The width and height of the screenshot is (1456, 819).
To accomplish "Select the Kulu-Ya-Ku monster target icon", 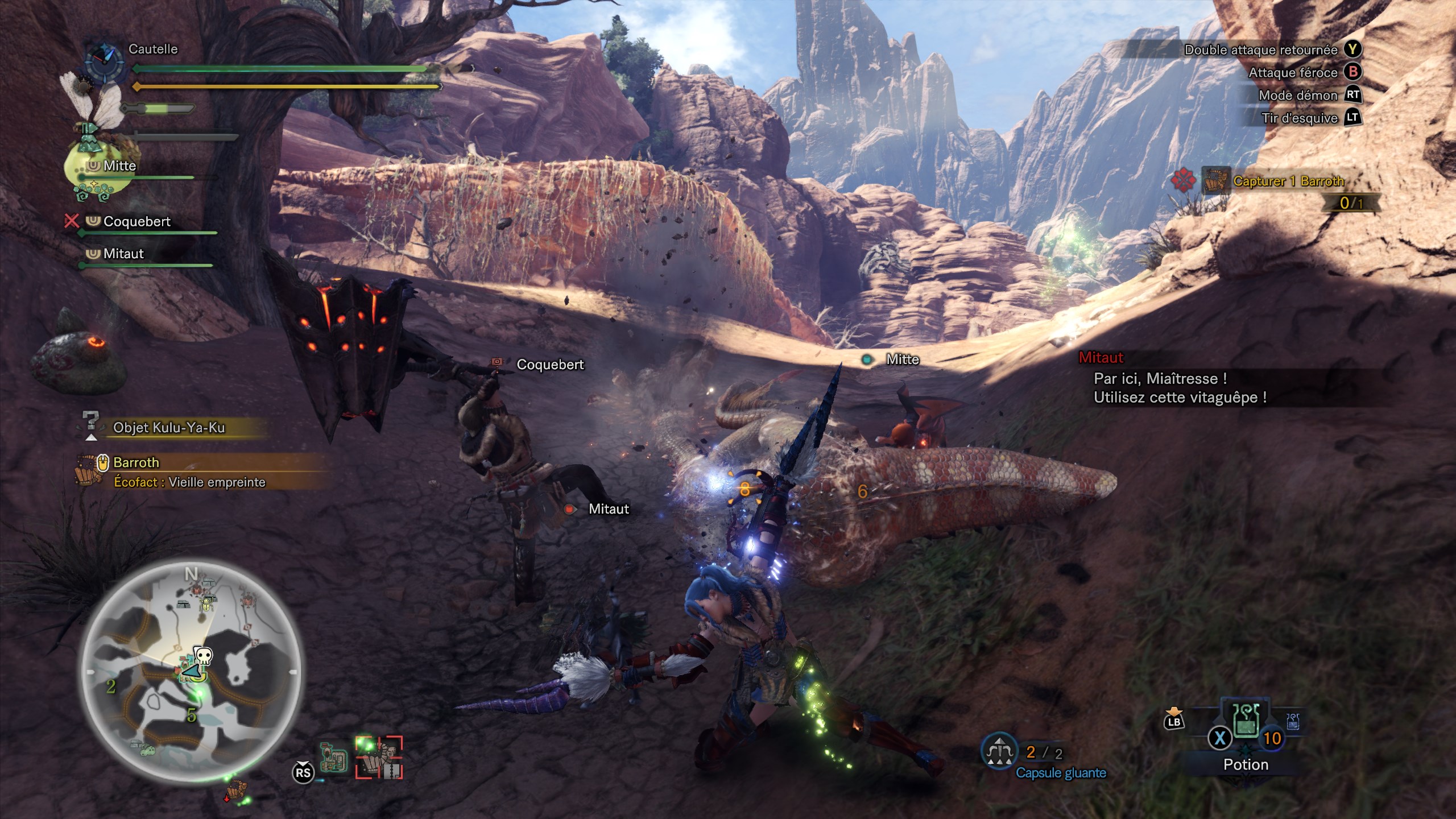I will 334,756.
